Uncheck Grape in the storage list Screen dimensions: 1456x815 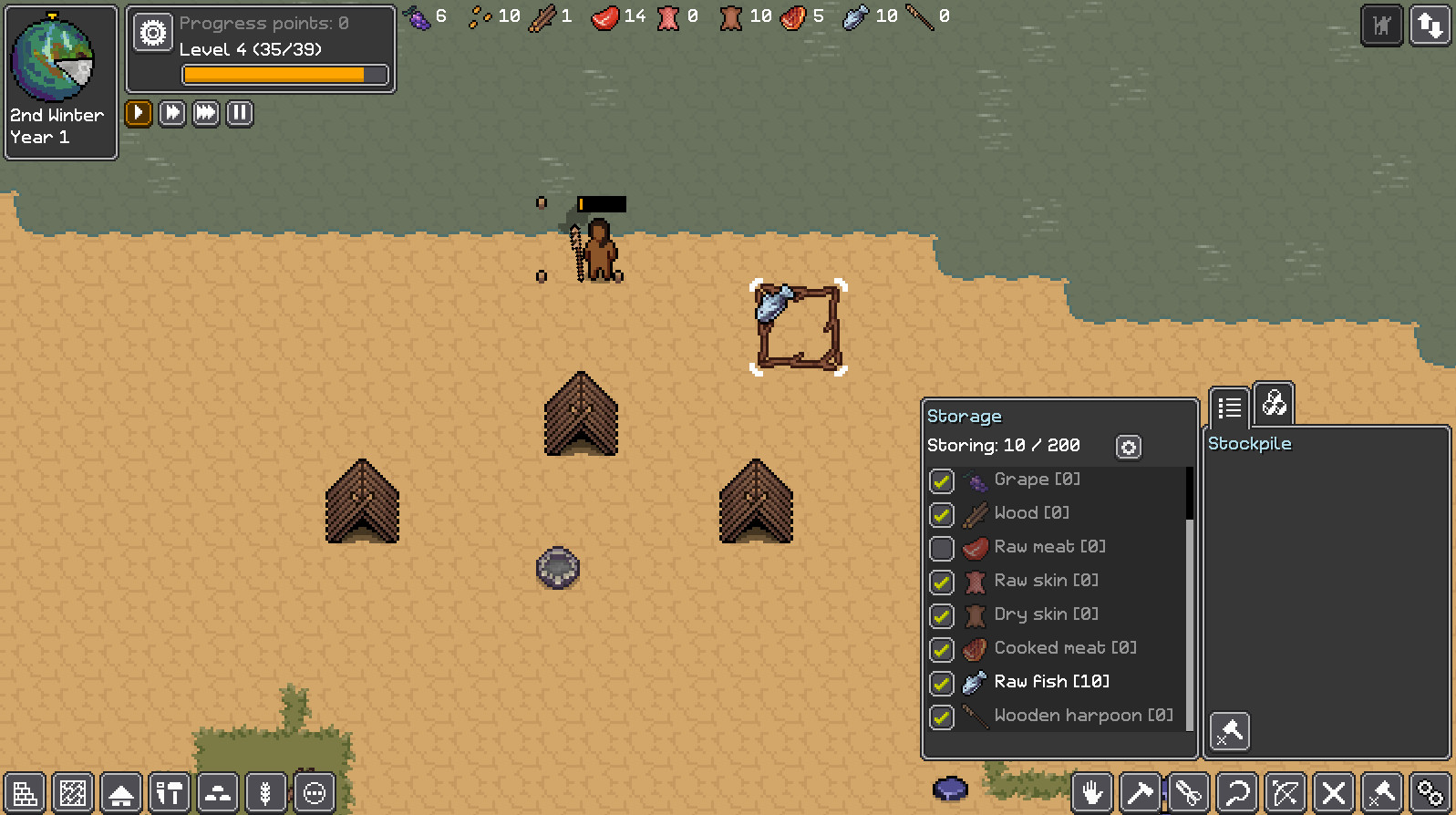942,480
